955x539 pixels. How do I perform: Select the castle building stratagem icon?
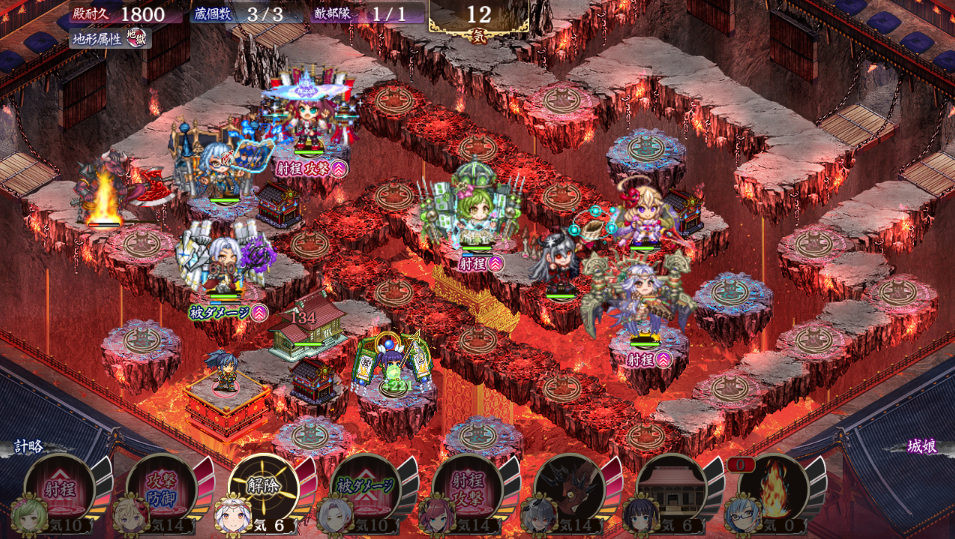[670, 487]
